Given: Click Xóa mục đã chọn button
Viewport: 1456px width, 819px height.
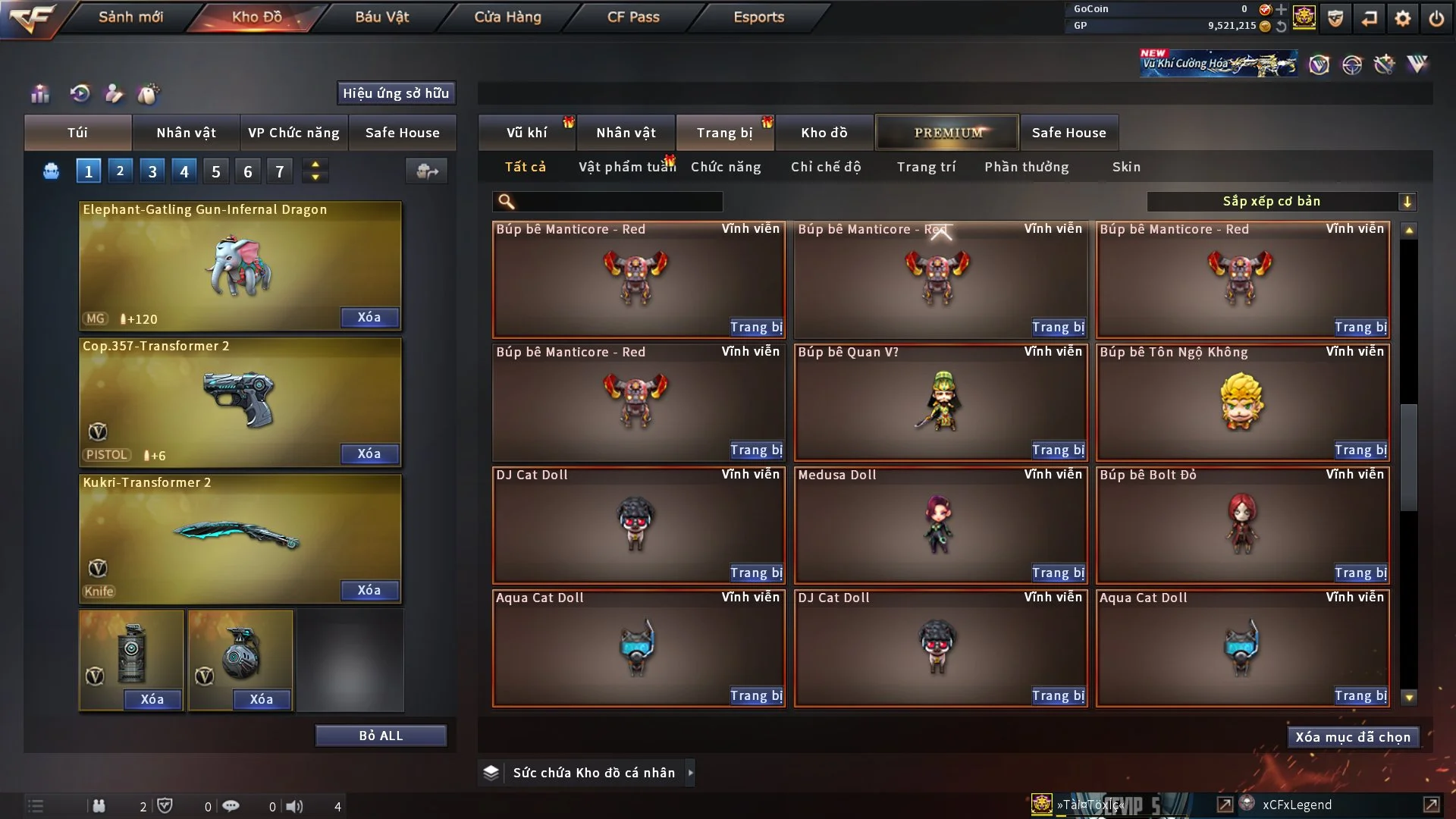Looking at the screenshot, I should click(1353, 737).
